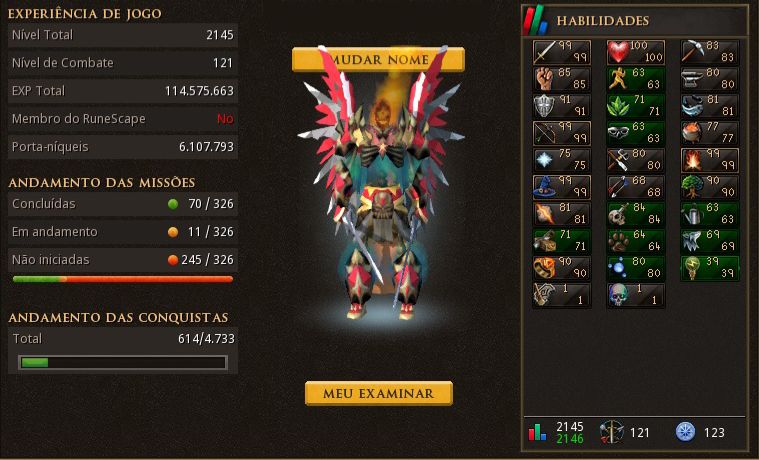This screenshot has height=460, width=759.
Task: Open the Invention lightbulb skill
Action: tap(709, 269)
